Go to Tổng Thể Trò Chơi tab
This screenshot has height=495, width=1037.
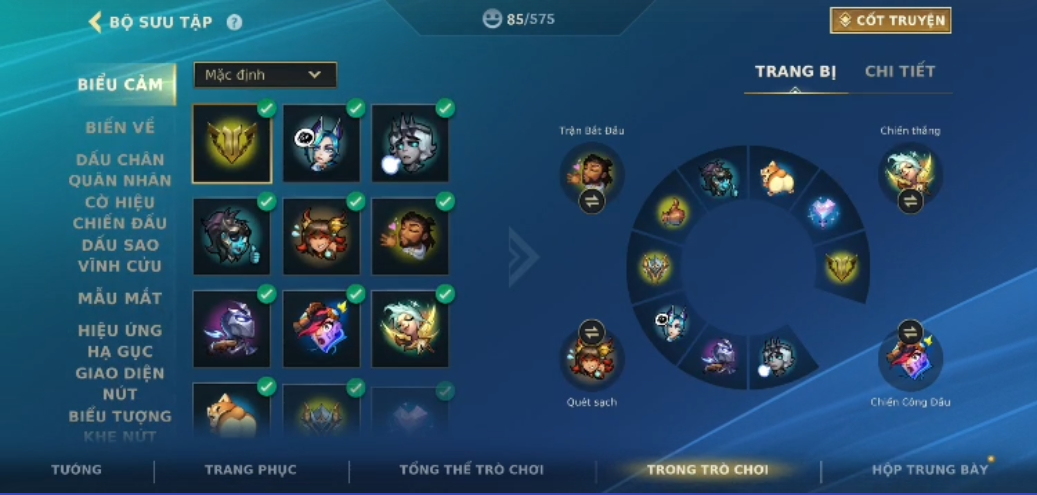tap(471, 470)
